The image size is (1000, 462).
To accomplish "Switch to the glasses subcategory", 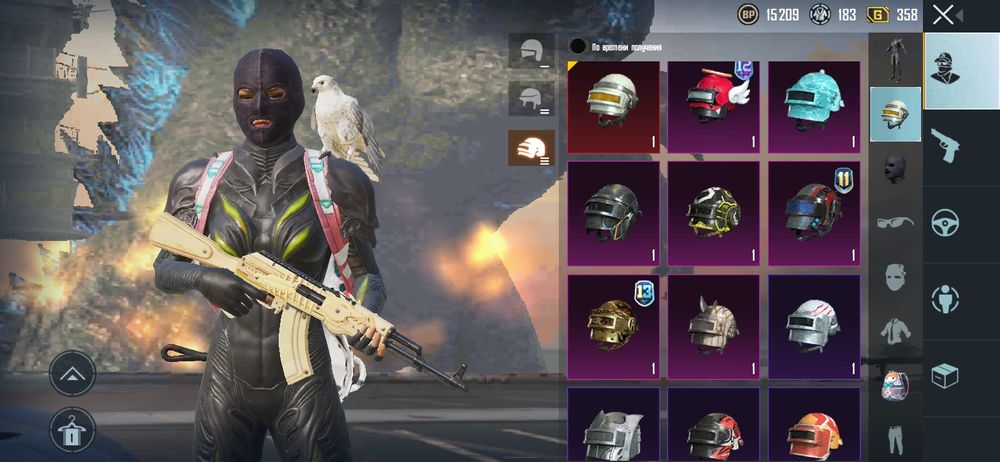I will click(x=895, y=221).
